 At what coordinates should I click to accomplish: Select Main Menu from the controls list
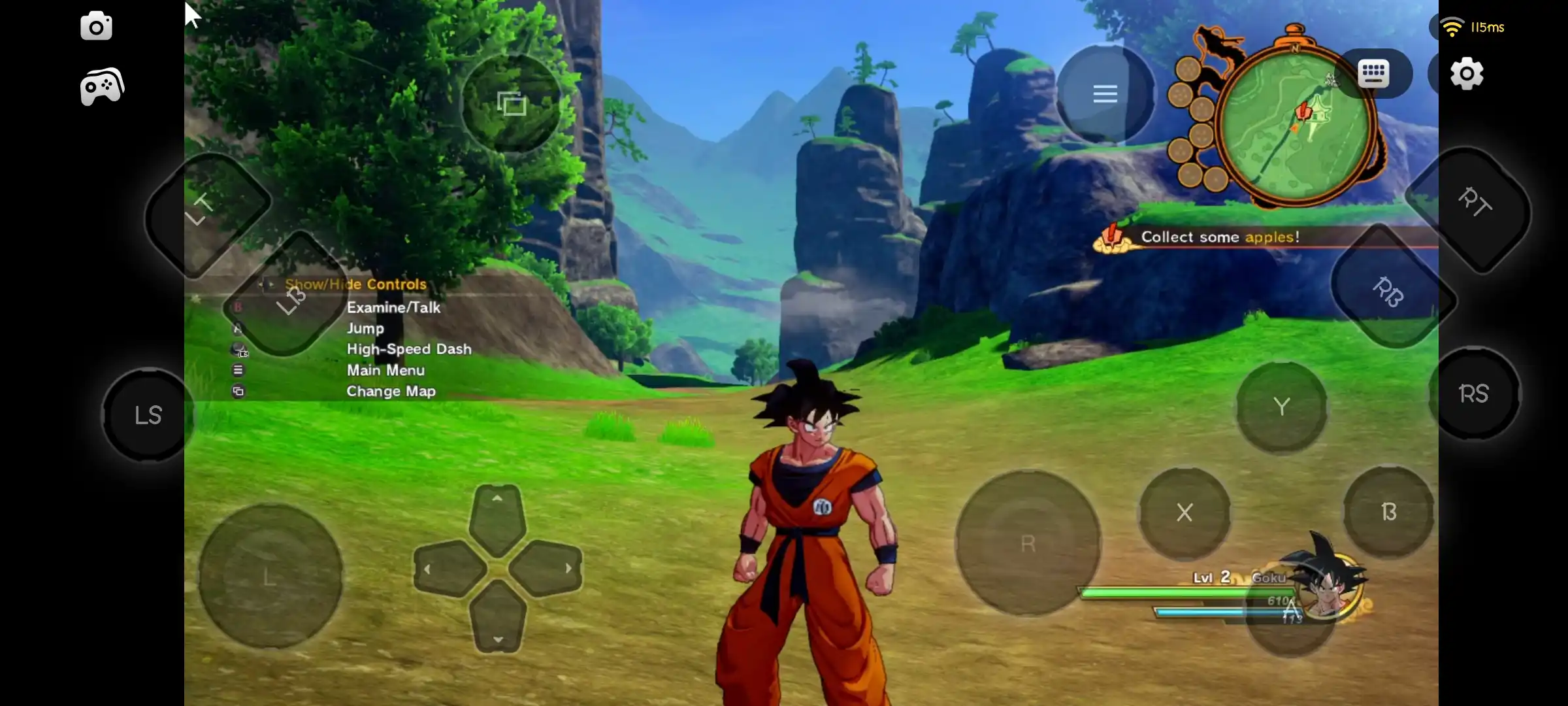(x=385, y=370)
